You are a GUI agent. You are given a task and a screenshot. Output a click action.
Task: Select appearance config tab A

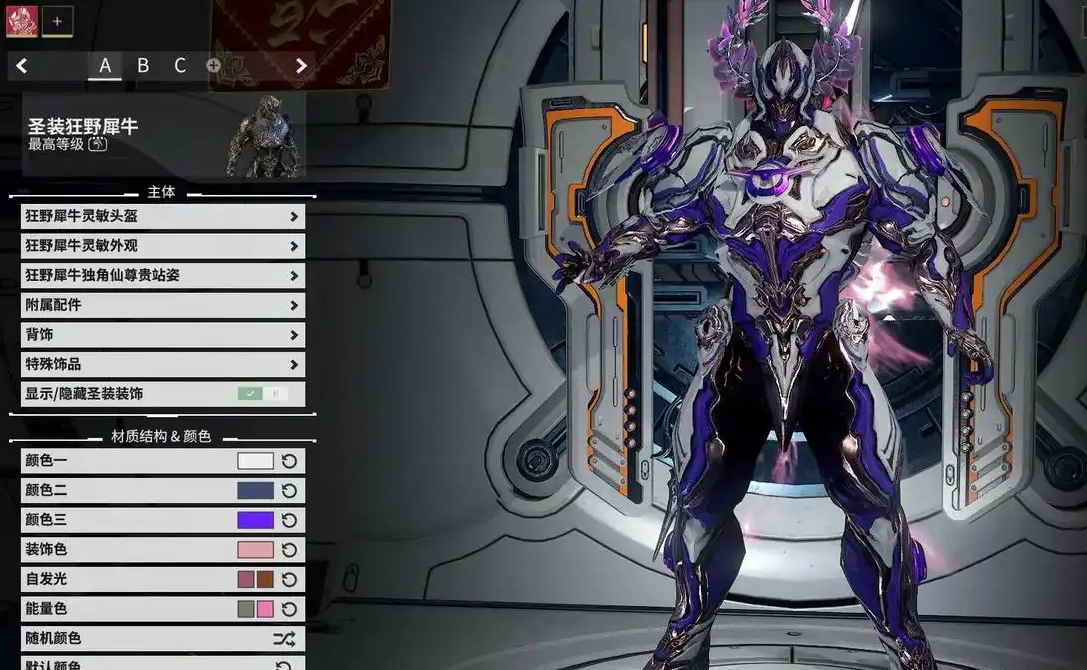pos(105,66)
